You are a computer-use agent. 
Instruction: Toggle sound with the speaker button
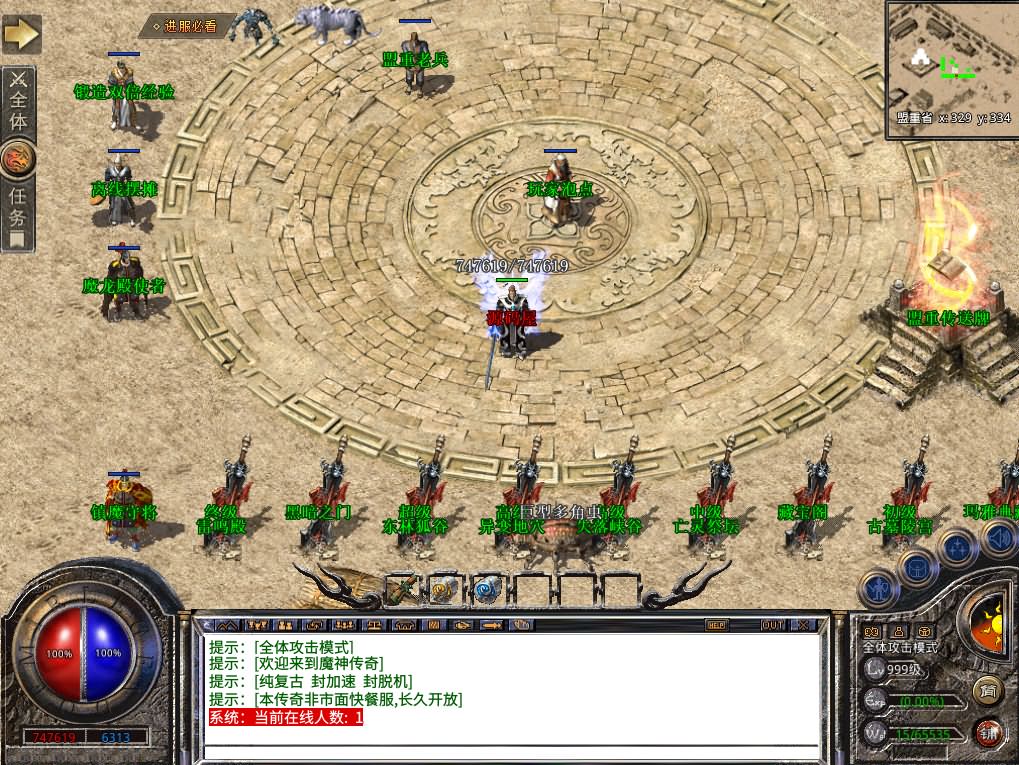coord(998,538)
